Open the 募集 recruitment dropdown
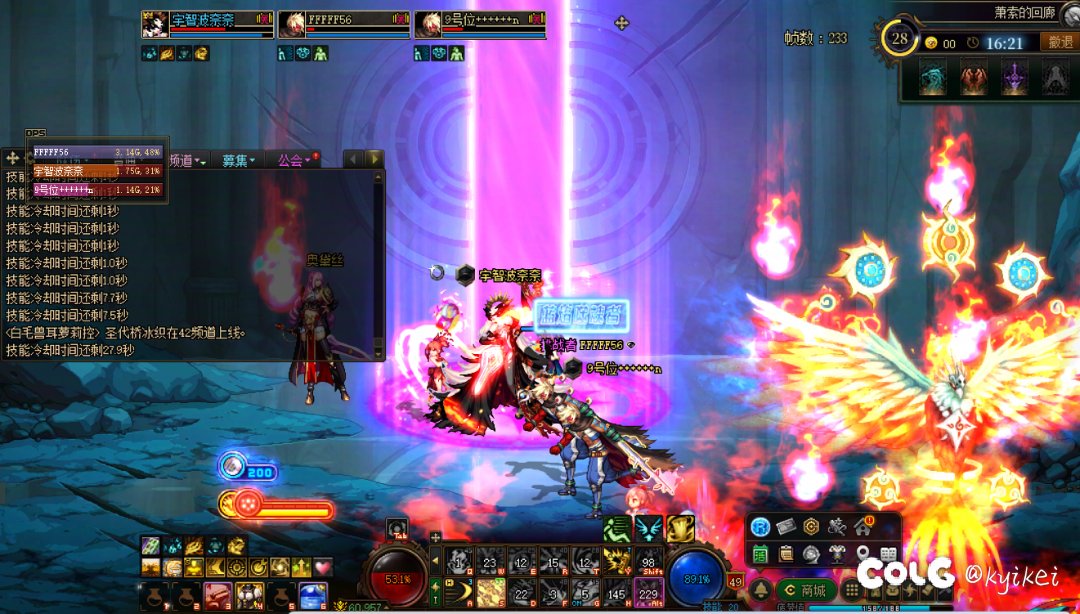This screenshot has width=1080, height=614. [x=238, y=160]
